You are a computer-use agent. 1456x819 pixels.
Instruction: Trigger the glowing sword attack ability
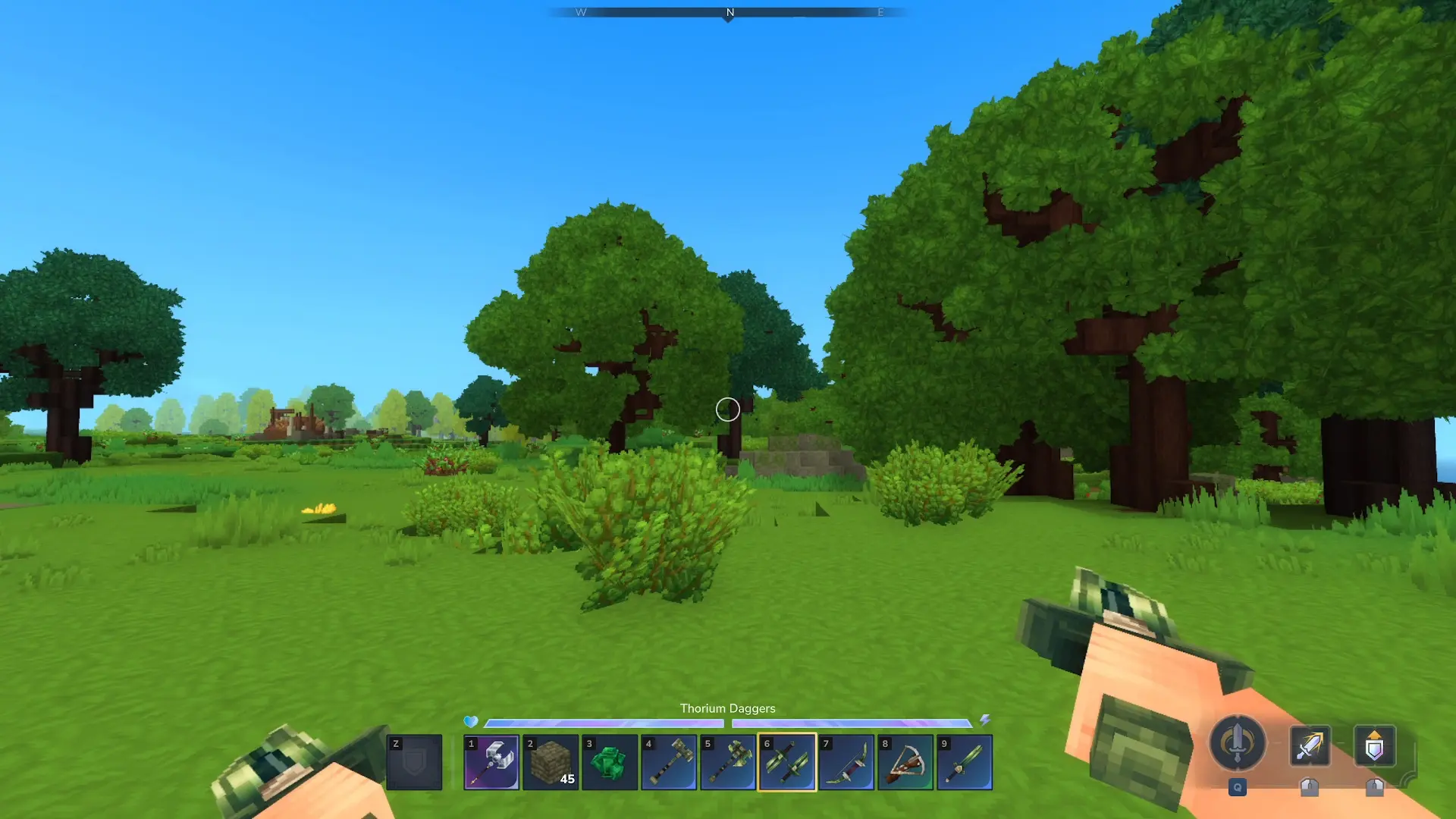point(1310,745)
